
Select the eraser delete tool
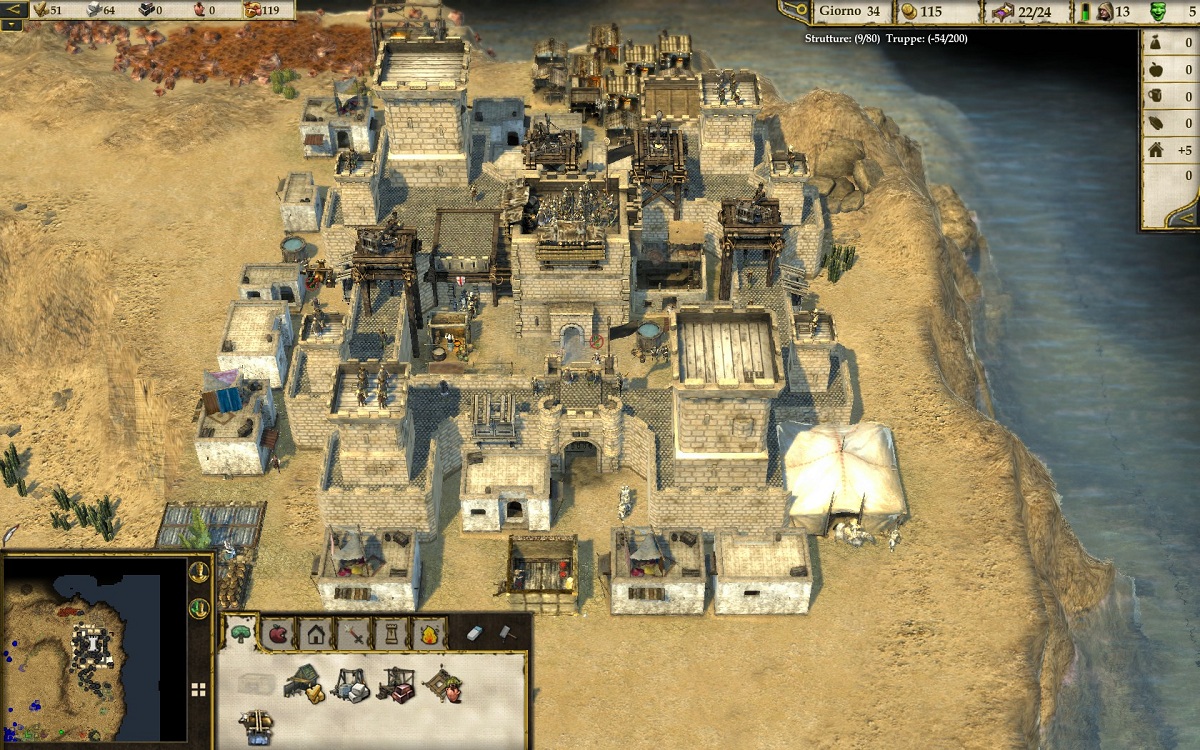(x=475, y=632)
